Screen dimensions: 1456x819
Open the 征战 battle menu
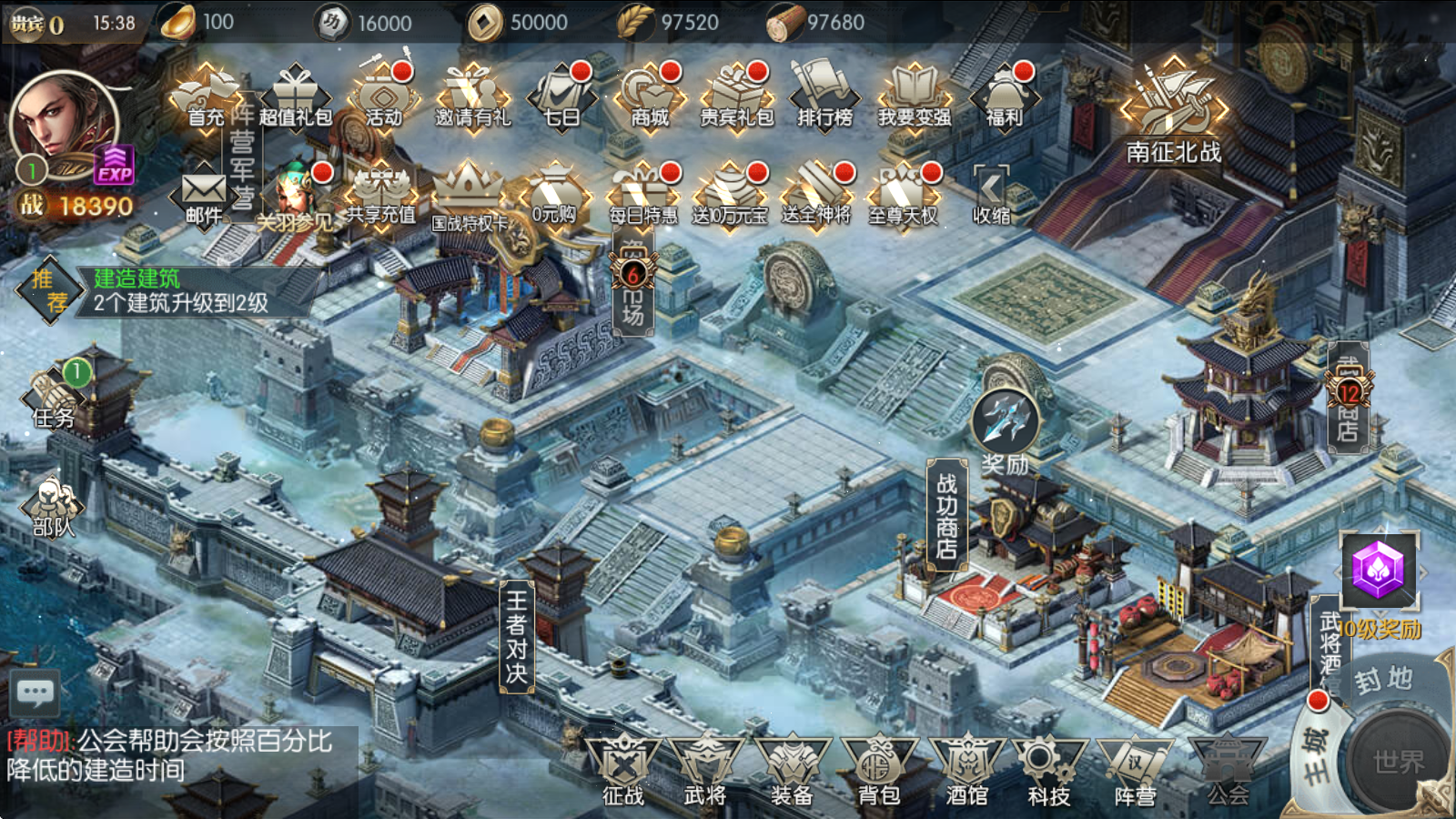point(623,770)
